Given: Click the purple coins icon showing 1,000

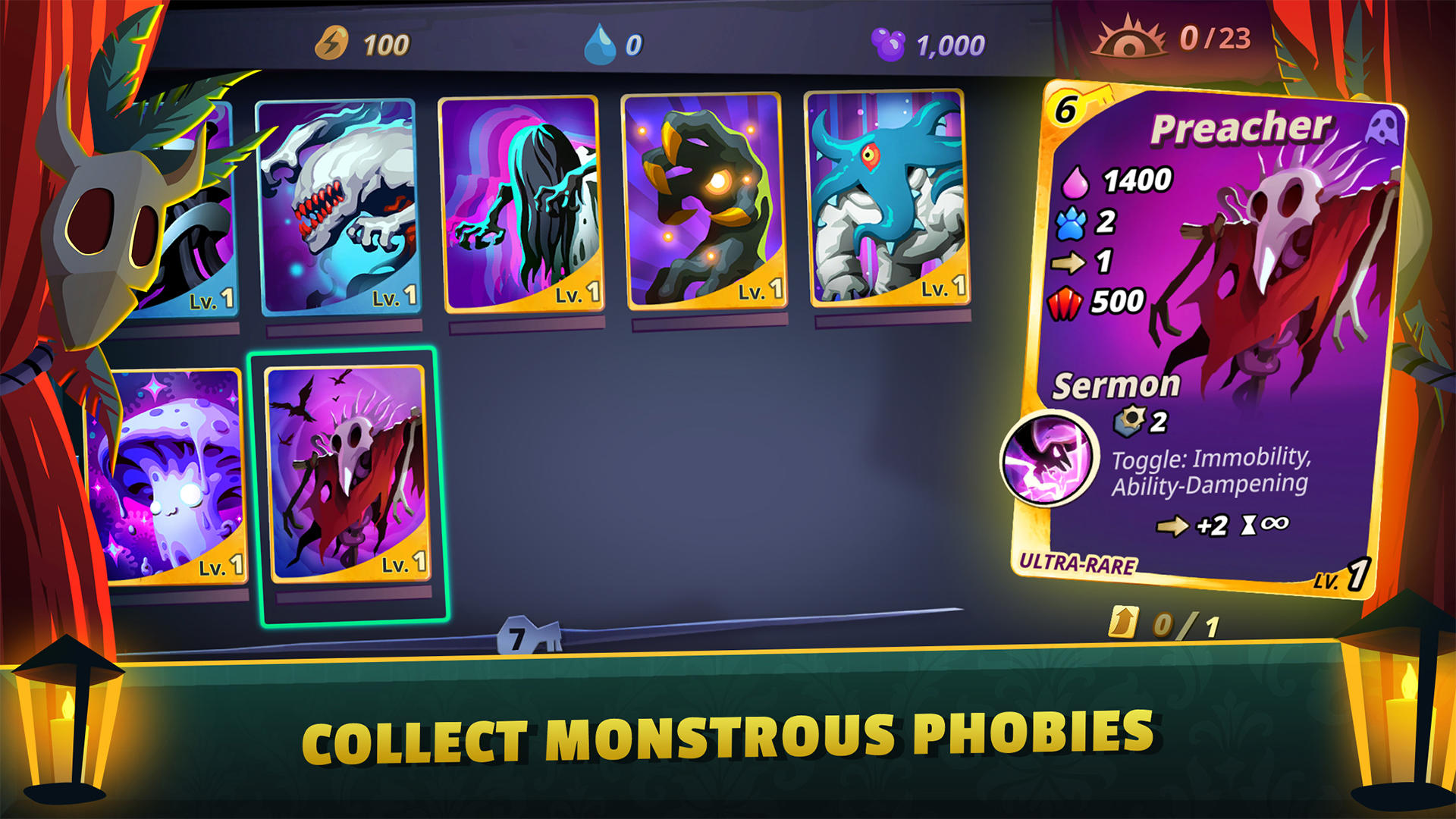Looking at the screenshot, I should (889, 44).
